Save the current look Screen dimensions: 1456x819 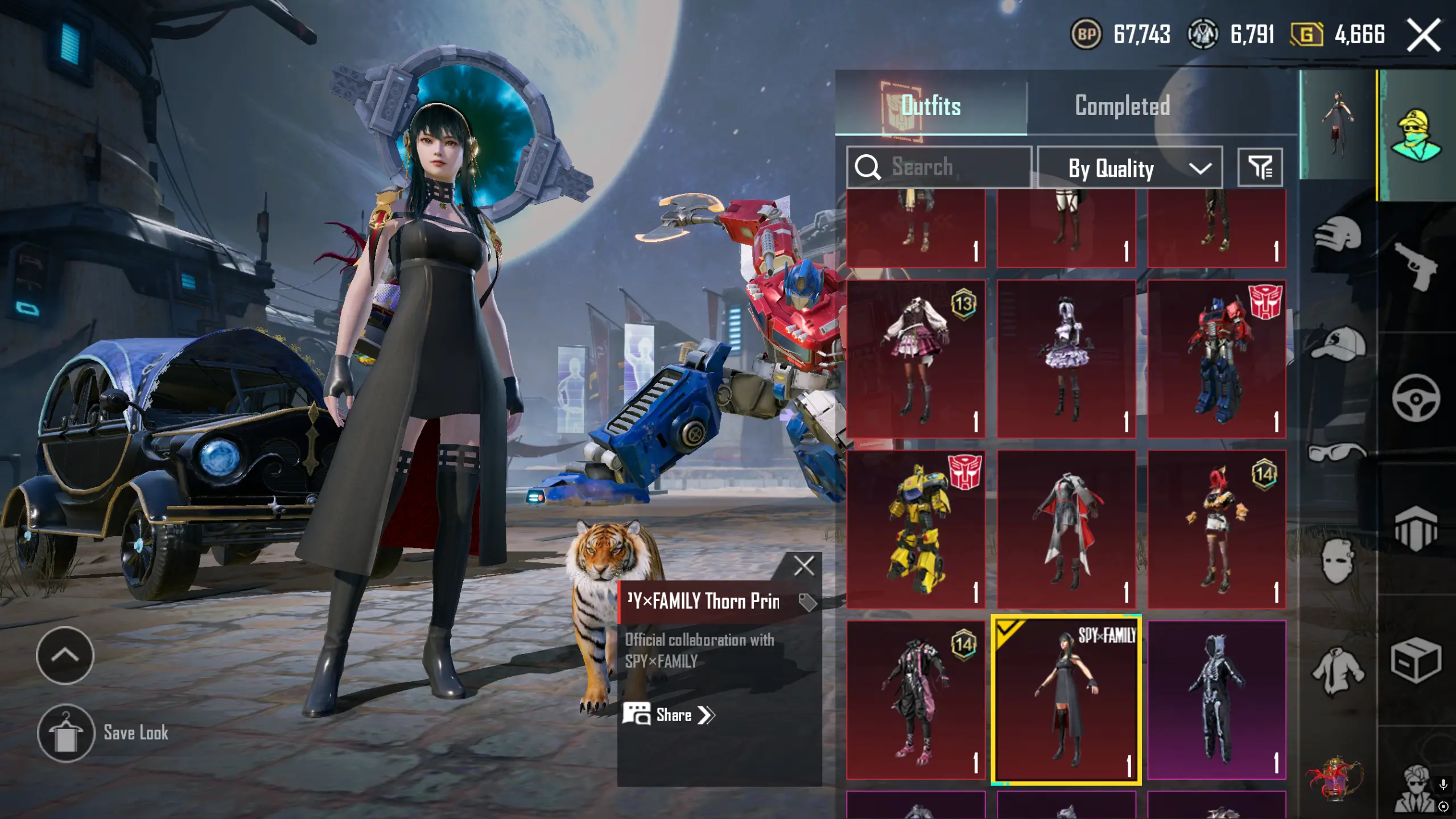(66, 733)
